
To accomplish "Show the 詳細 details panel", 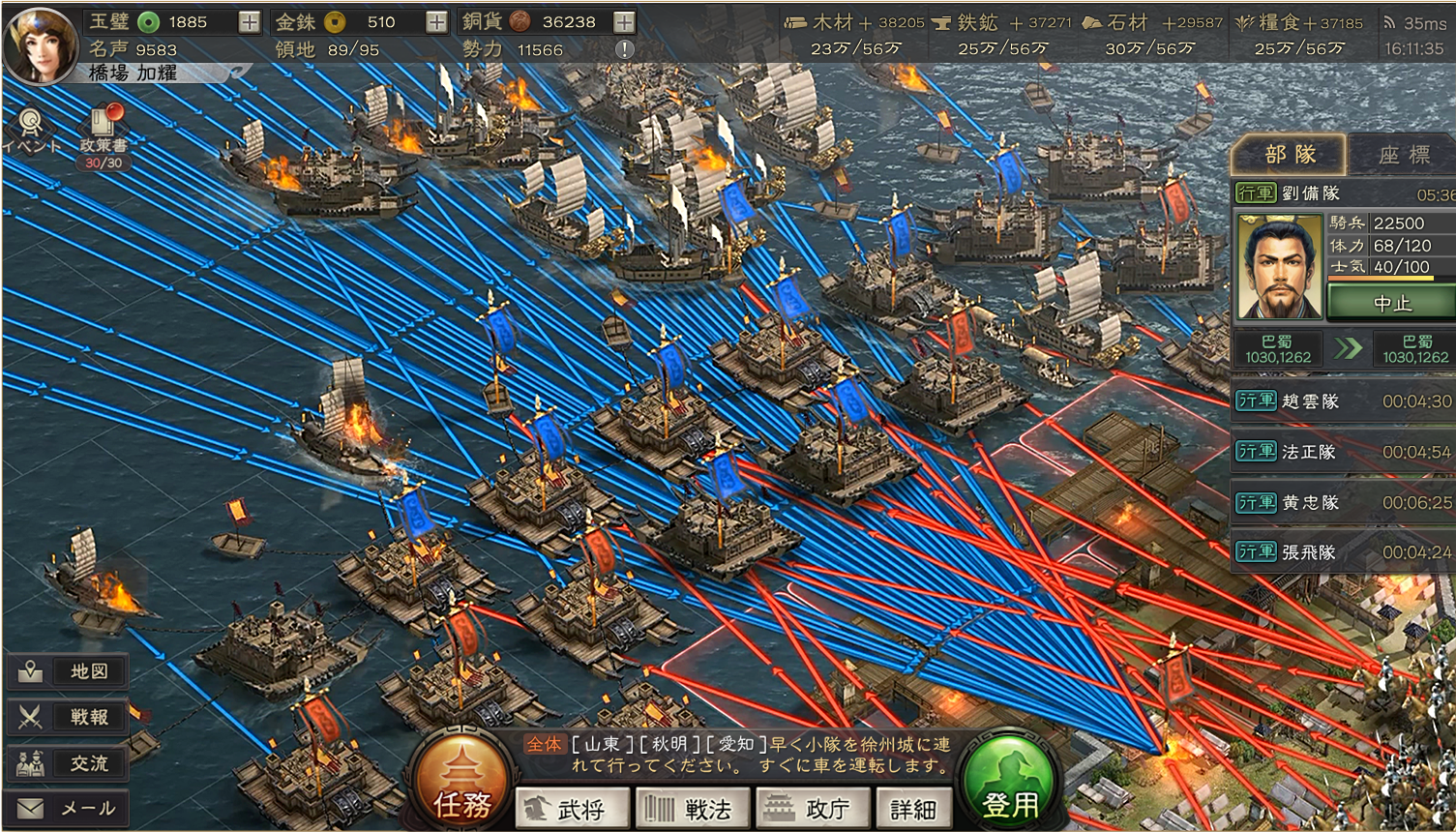I will [913, 809].
